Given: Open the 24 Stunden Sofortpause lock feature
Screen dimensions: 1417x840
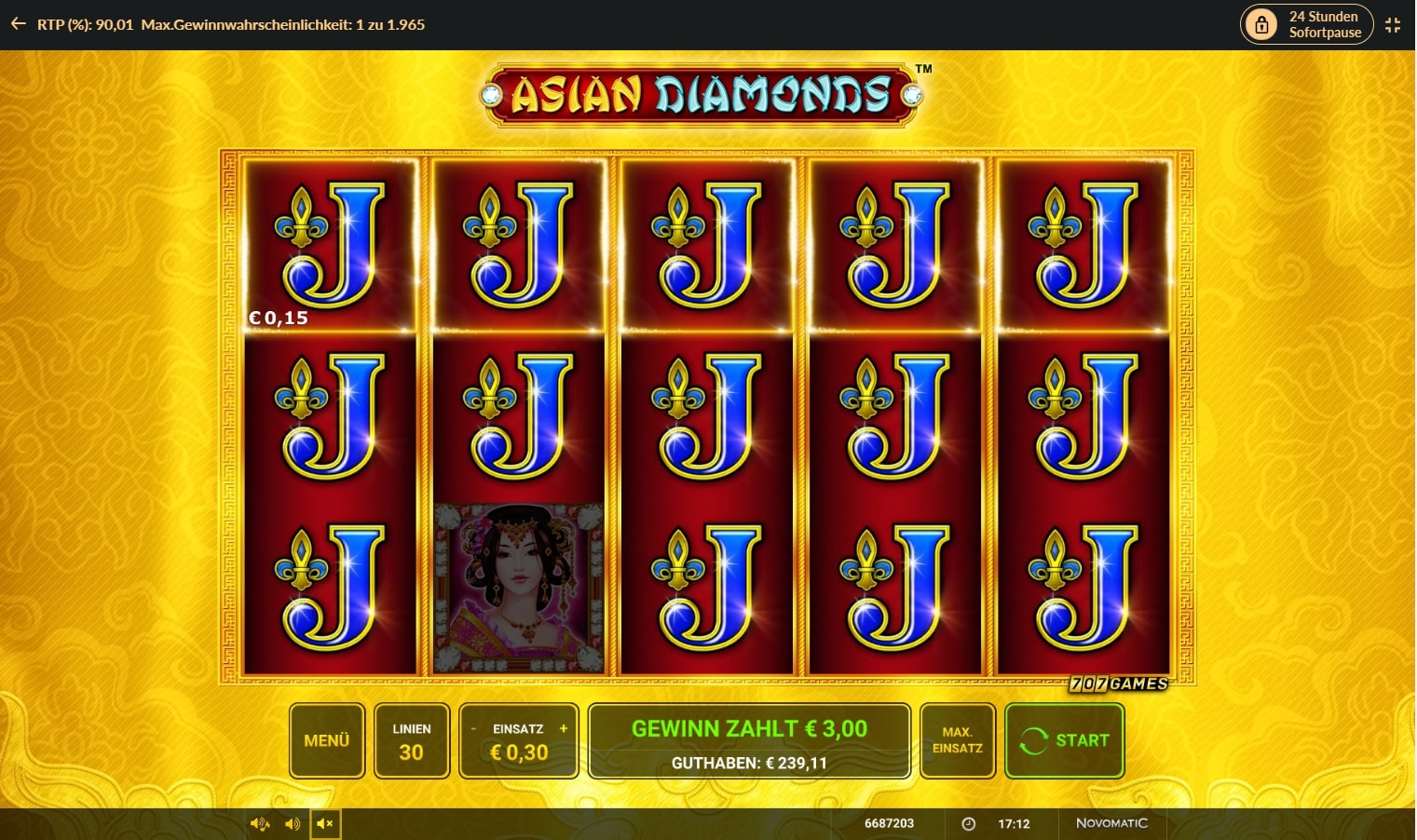Looking at the screenshot, I should tap(1305, 24).
